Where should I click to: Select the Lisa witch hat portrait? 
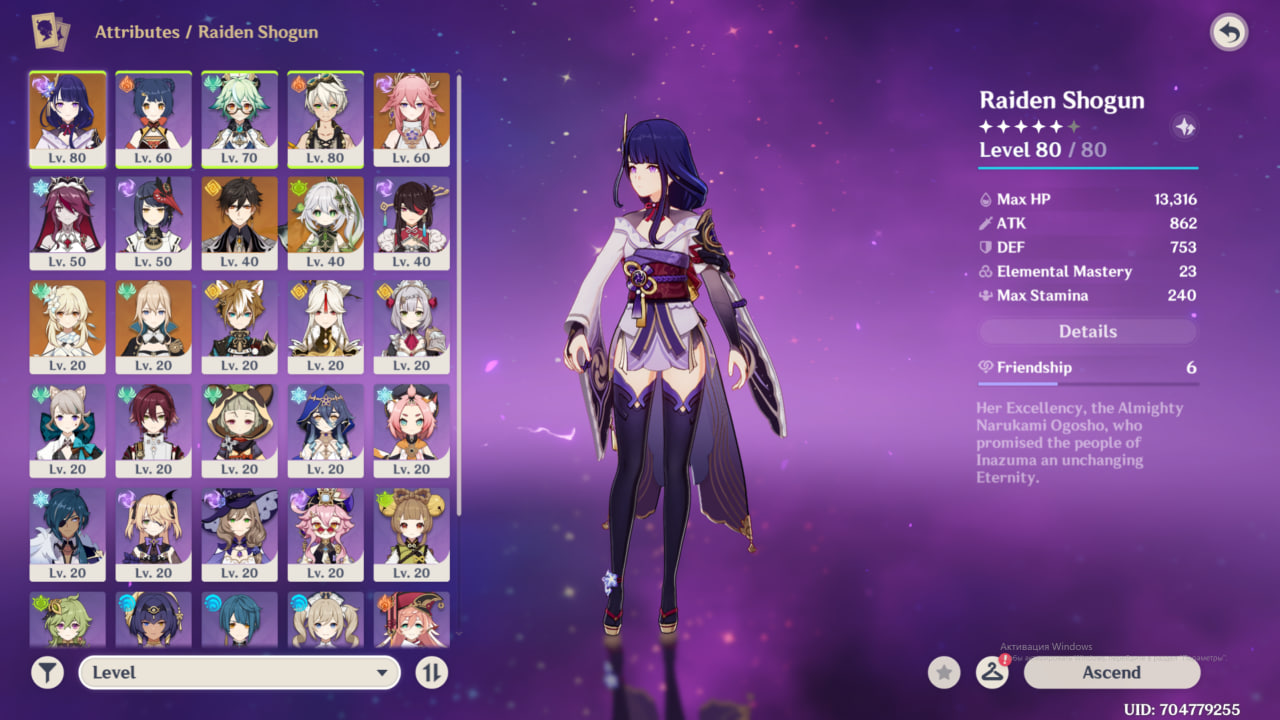239,533
